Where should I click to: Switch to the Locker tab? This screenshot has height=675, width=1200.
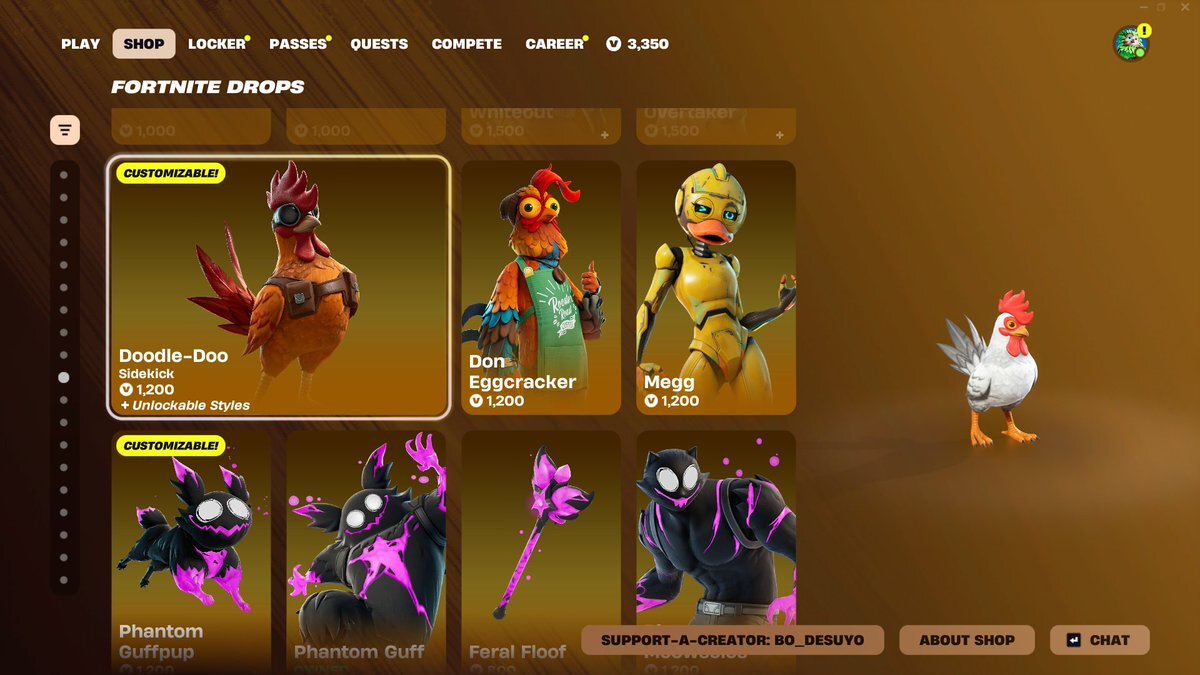[217, 44]
